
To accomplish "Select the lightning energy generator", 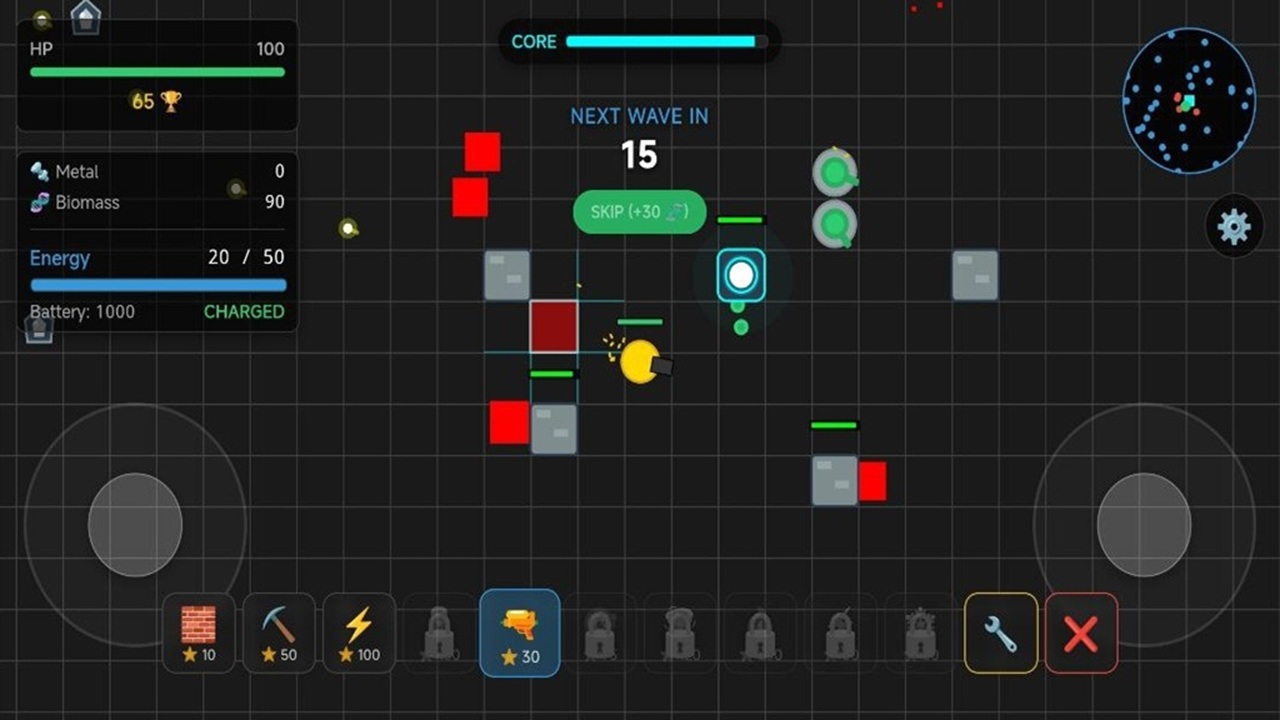I will [359, 632].
